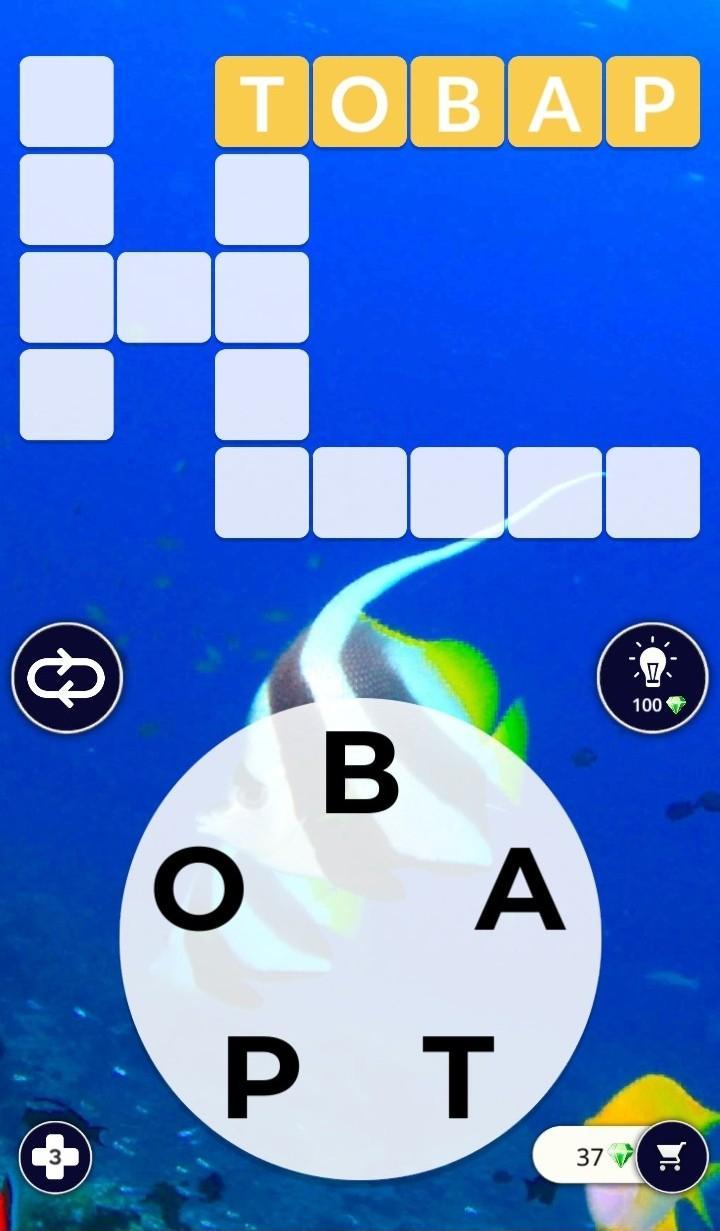Open the shop via the cart icon

pyautogui.click(x=672, y=1157)
